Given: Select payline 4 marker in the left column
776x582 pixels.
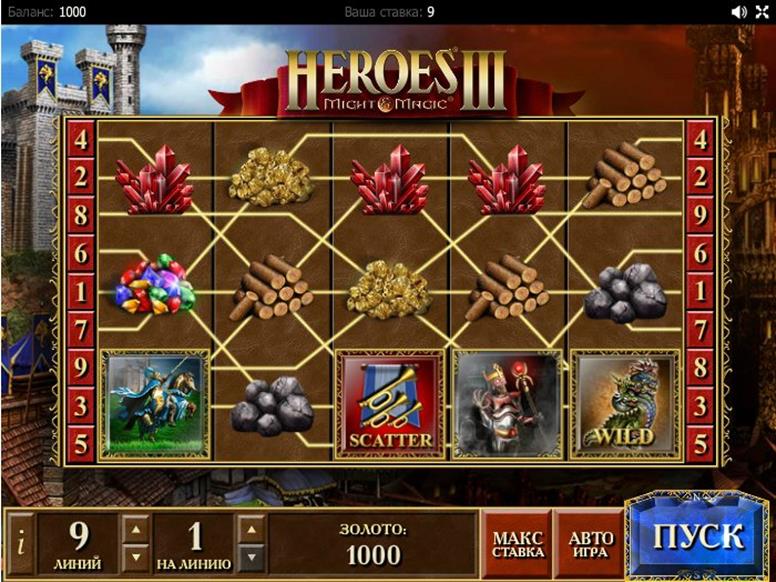Looking at the screenshot, I should coord(81,139).
